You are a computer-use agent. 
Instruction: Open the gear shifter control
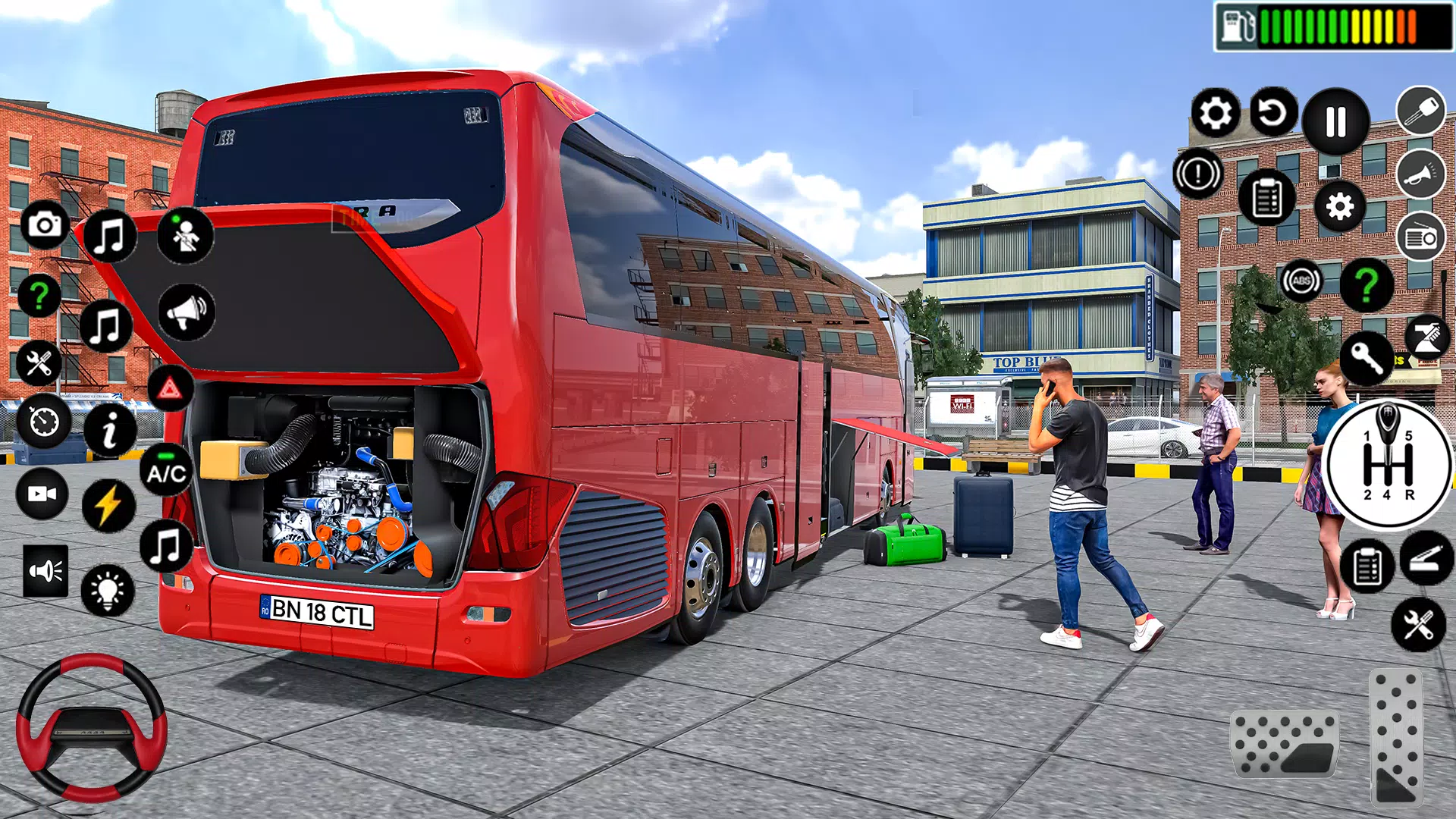pyautogui.click(x=1388, y=464)
